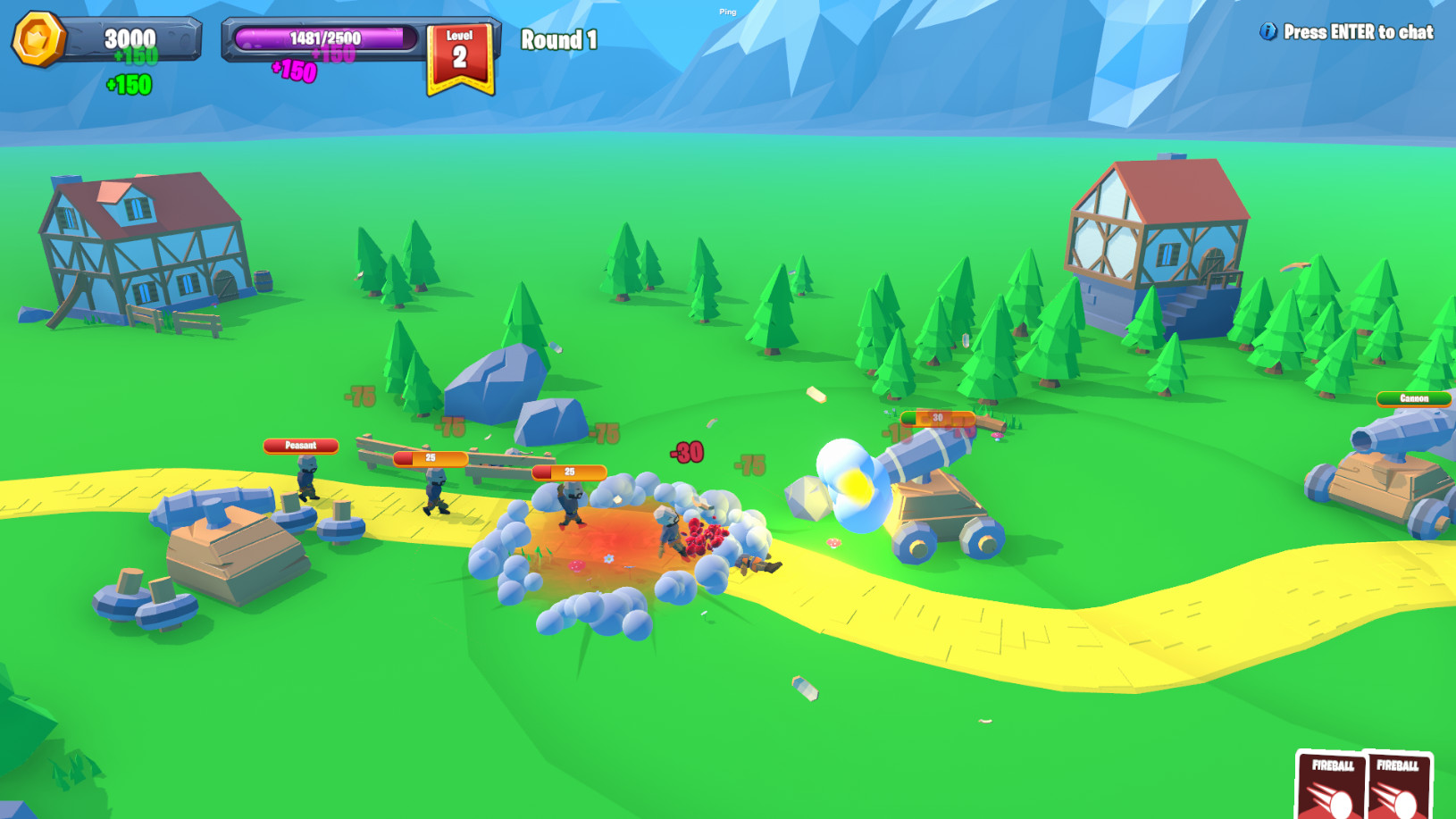Click the info icon next to chat prompt

pyautogui.click(x=1267, y=30)
